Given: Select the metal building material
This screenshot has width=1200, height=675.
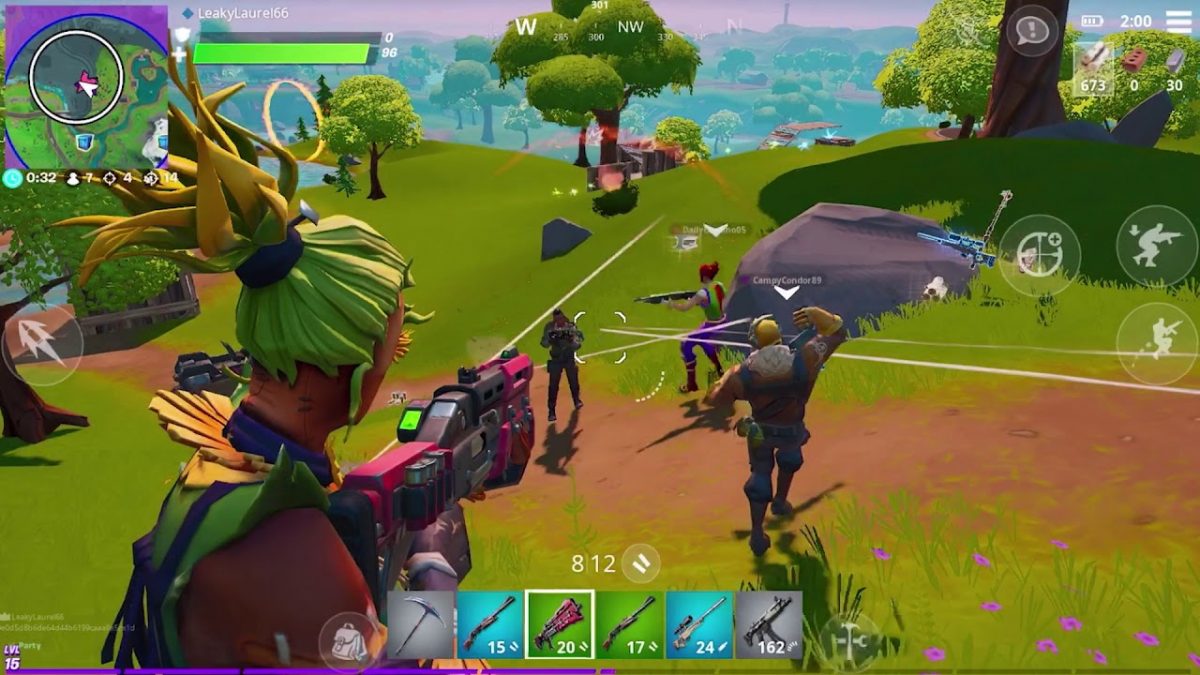Looking at the screenshot, I should (1174, 66).
